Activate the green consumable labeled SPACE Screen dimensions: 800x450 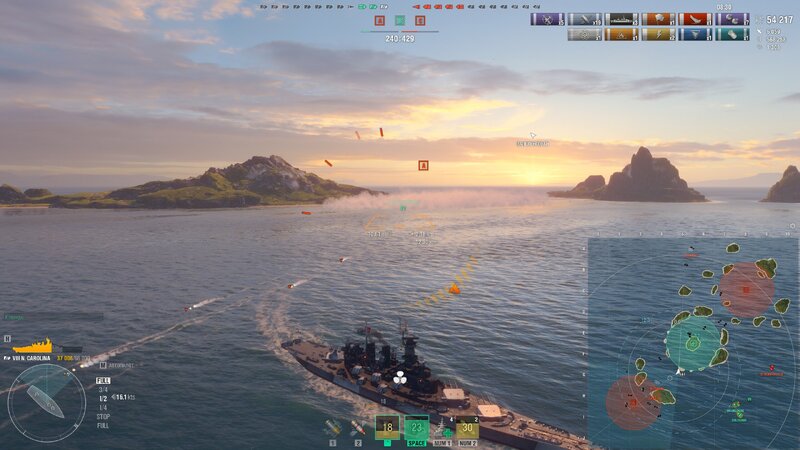(416, 427)
